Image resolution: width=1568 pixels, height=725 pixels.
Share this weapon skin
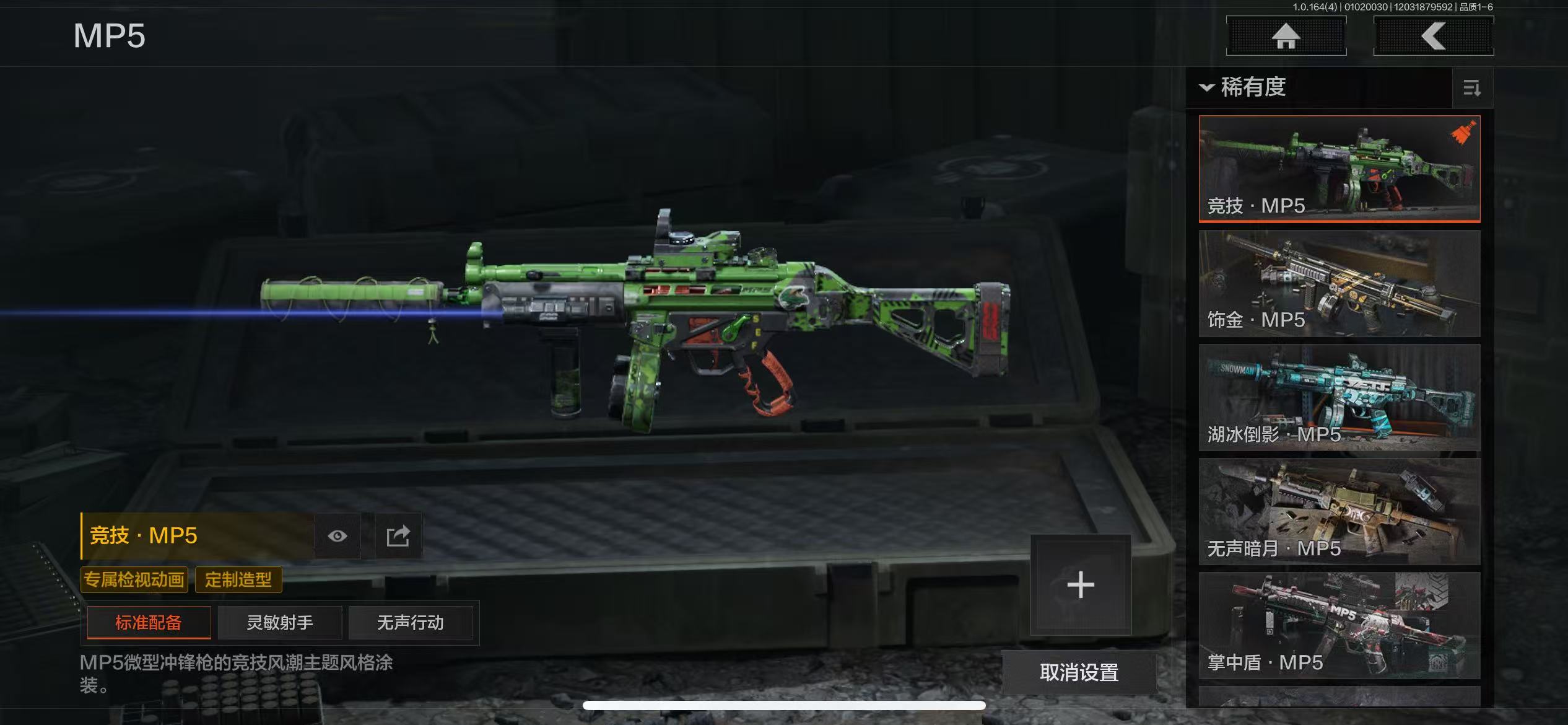coord(398,536)
